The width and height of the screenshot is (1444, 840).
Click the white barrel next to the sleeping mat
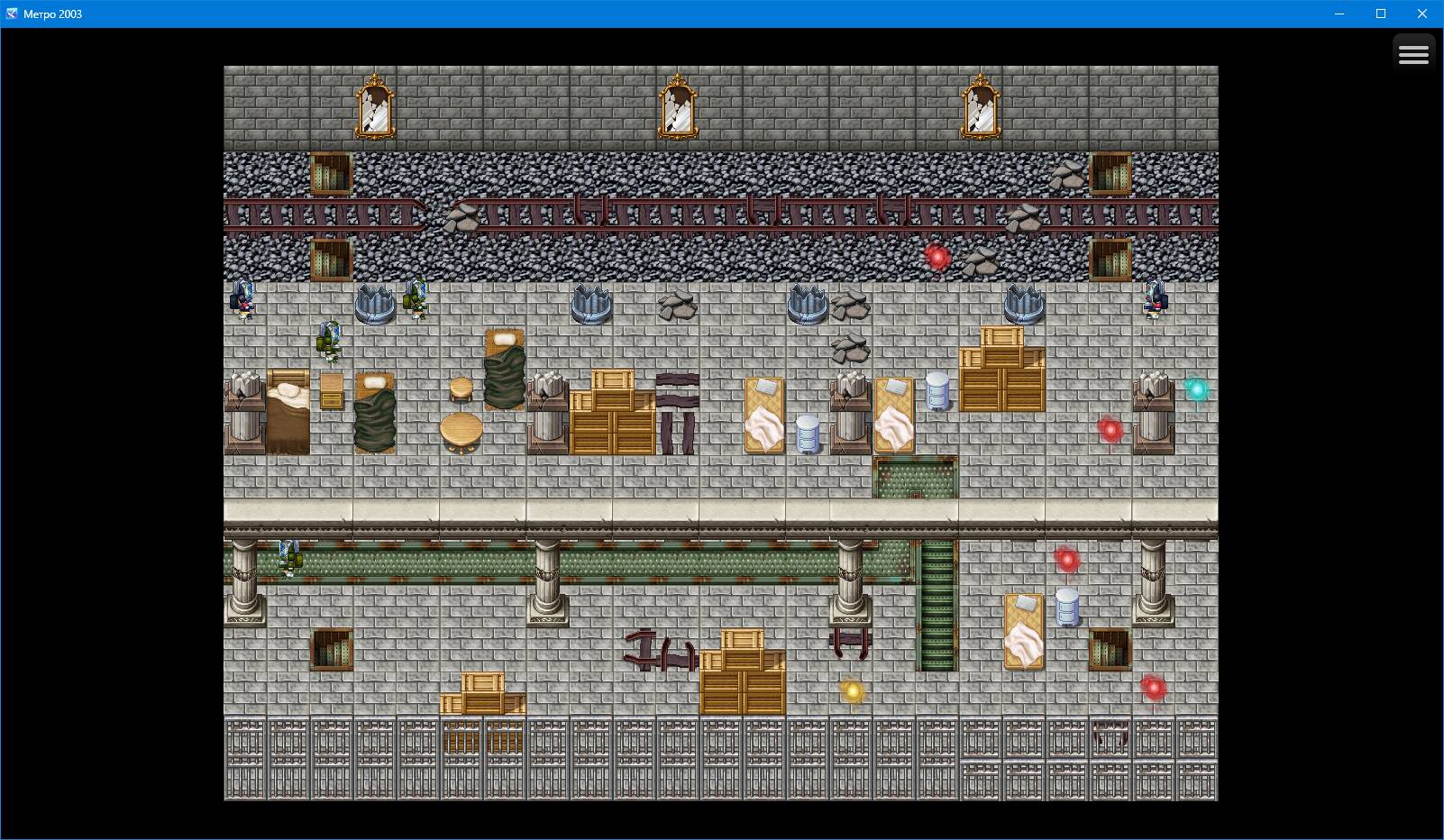tap(807, 434)
